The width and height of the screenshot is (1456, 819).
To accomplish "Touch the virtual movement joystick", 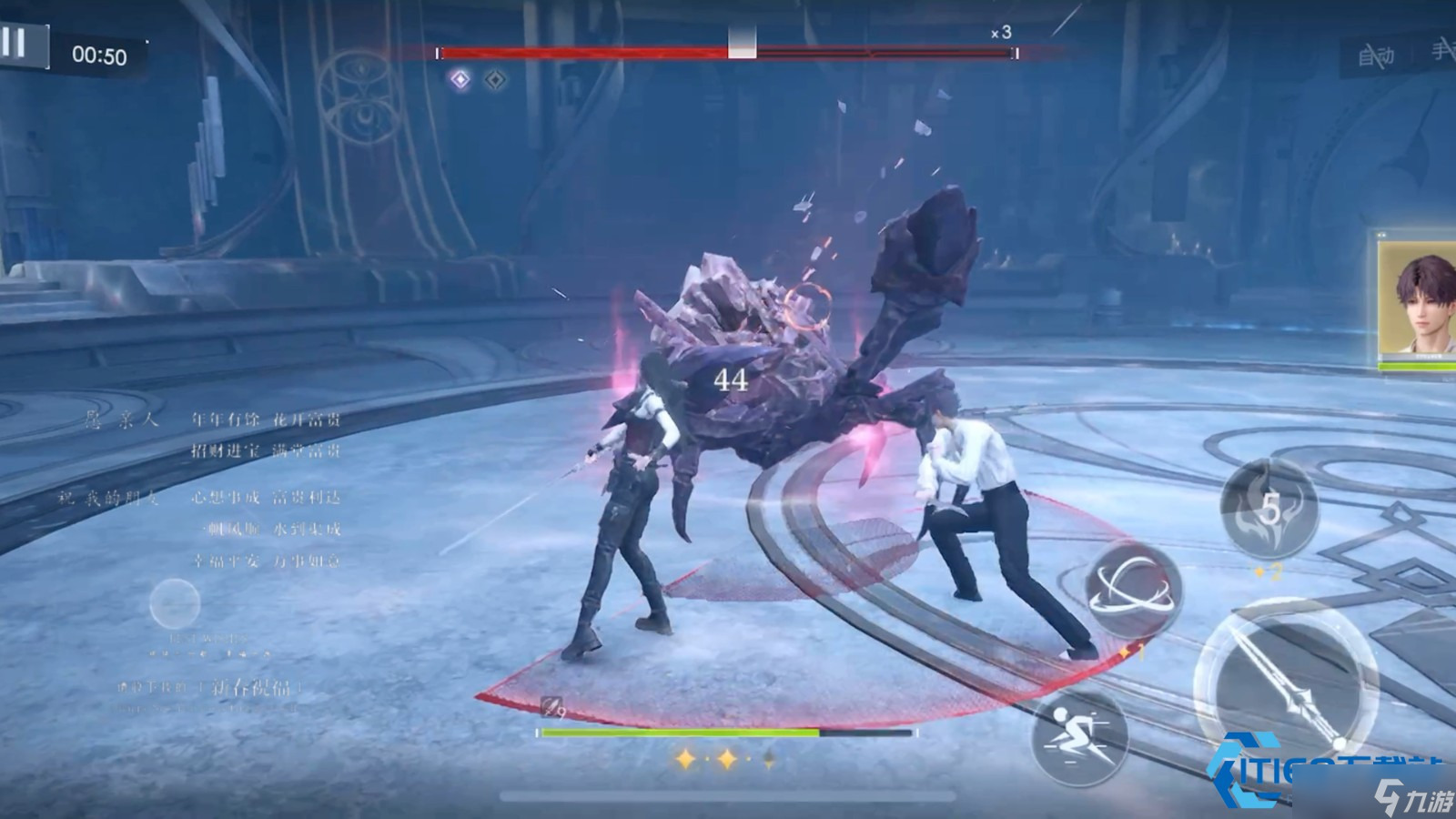I will 175,603.
